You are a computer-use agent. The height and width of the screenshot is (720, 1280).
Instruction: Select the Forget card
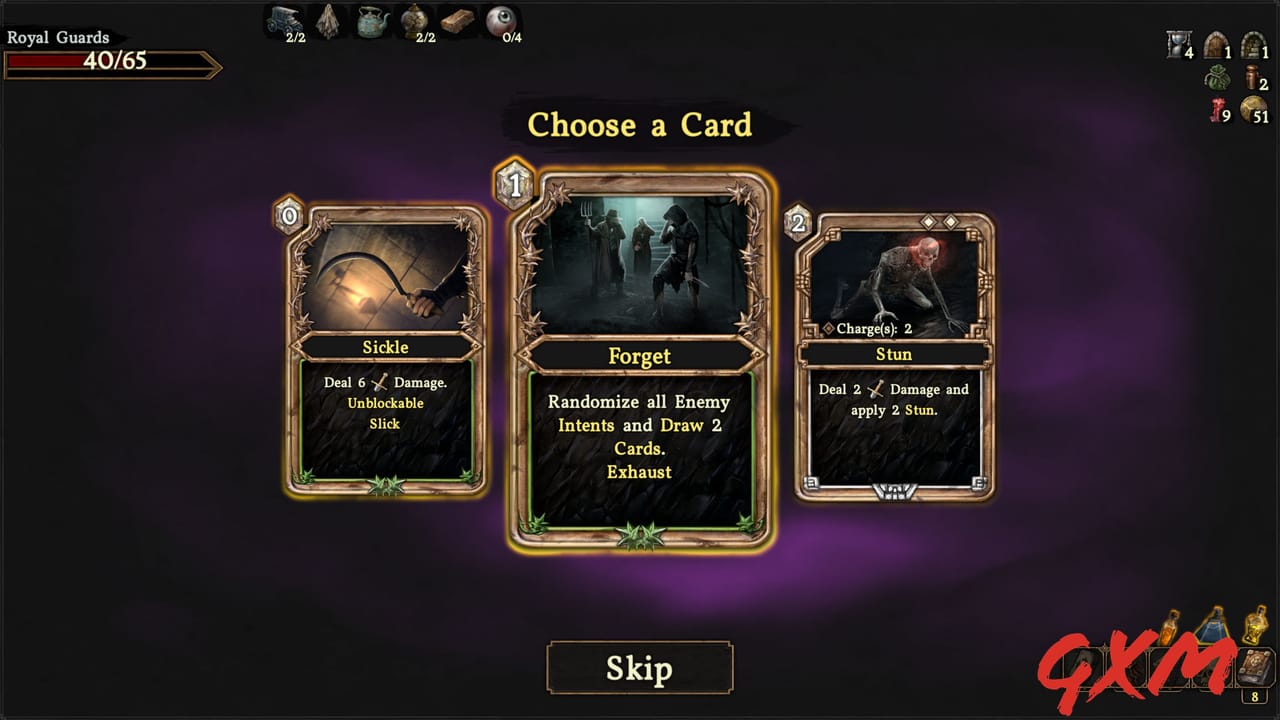tap(640, 362)
